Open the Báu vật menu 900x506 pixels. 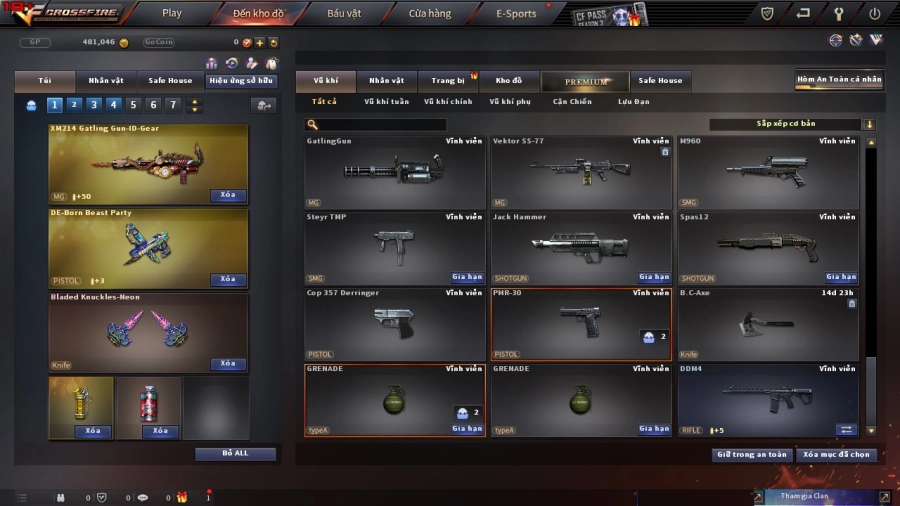click(x=344, y=14)
